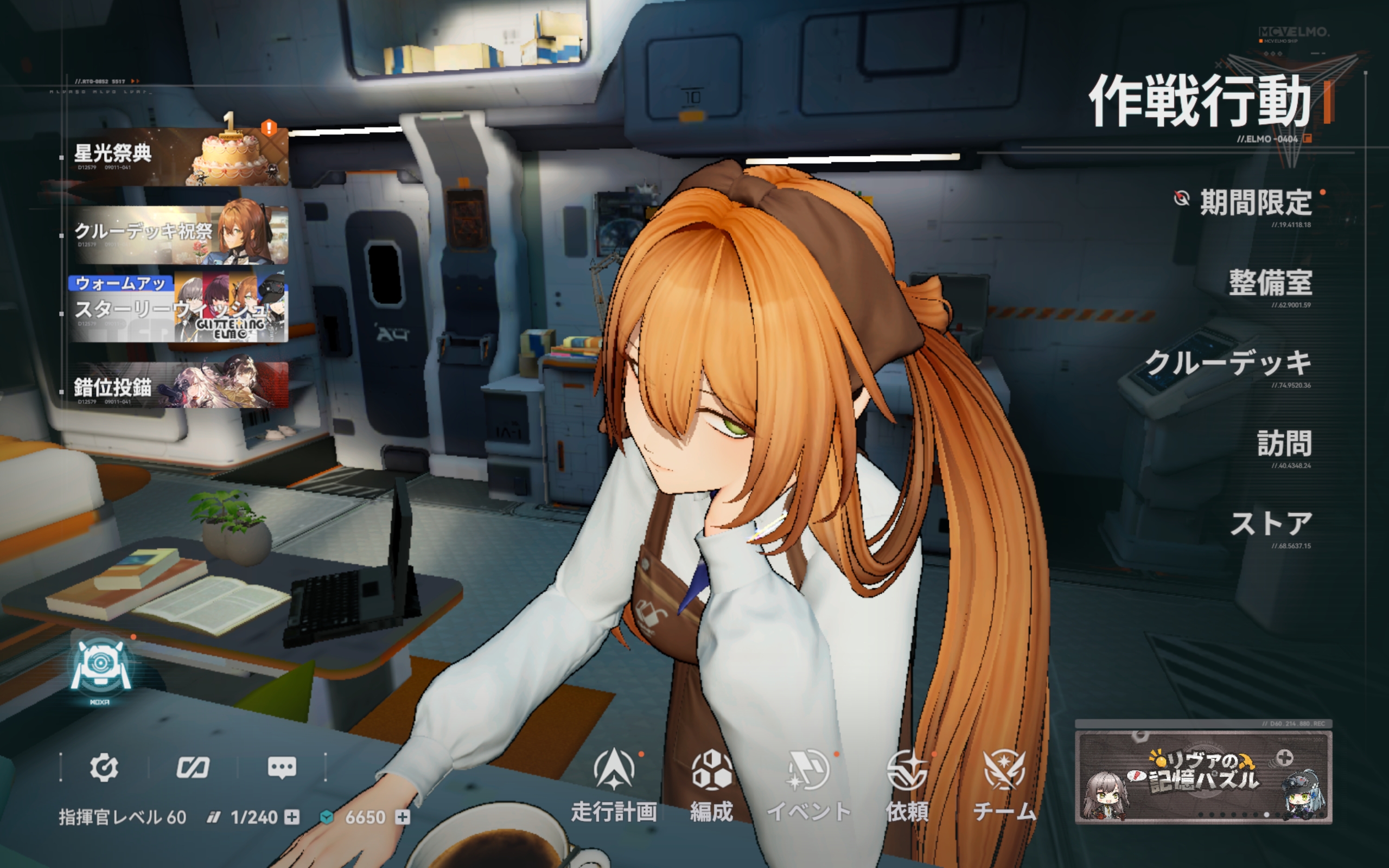Viewport: 1389px width, 868px height.
Task: Select the 期間限定 limited-time menu
Action: pyautogui.click(x=1254, y=203)
